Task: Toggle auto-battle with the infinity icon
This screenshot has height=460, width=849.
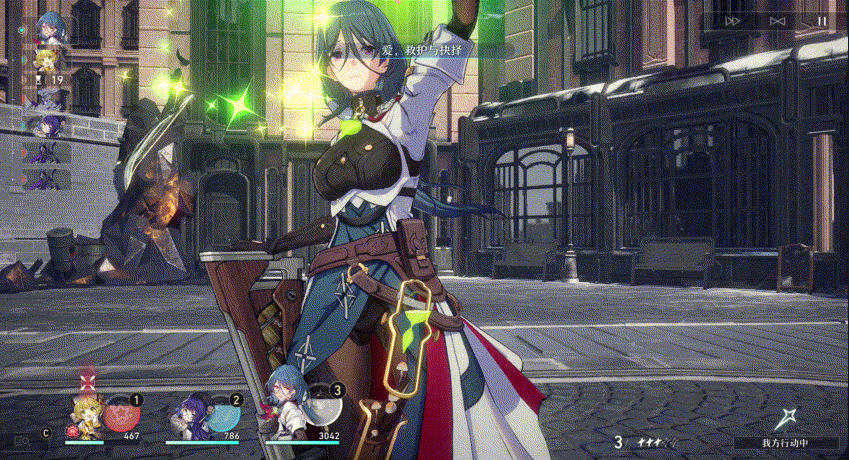Action: pos(778,20)
